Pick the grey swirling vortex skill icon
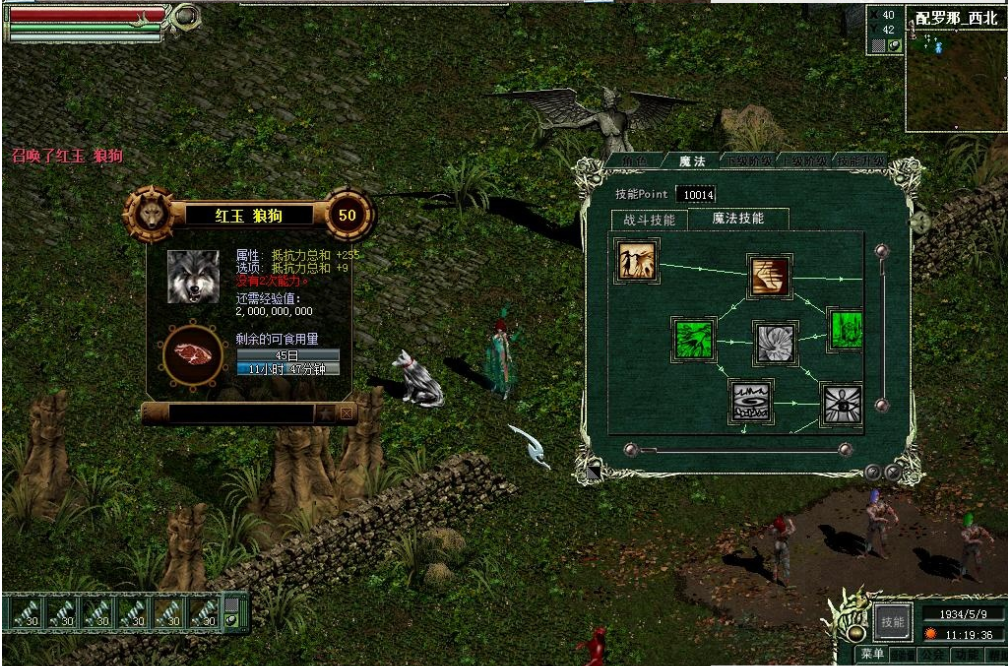Image resolution: width=1008 pixels, height=666 pixels. pos(775,343)
